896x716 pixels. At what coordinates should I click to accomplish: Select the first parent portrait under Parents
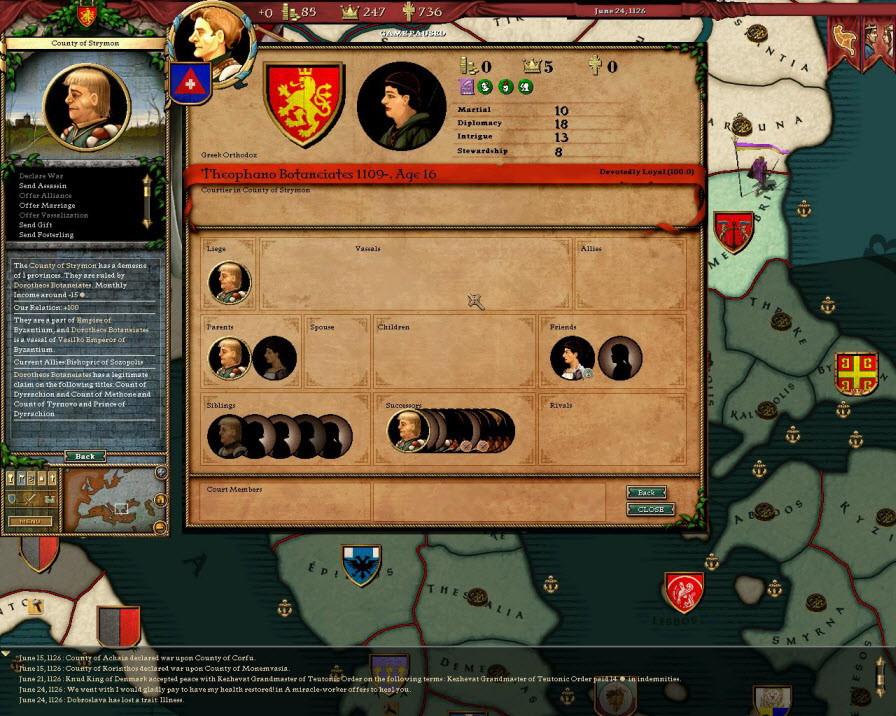click(229, 358)
